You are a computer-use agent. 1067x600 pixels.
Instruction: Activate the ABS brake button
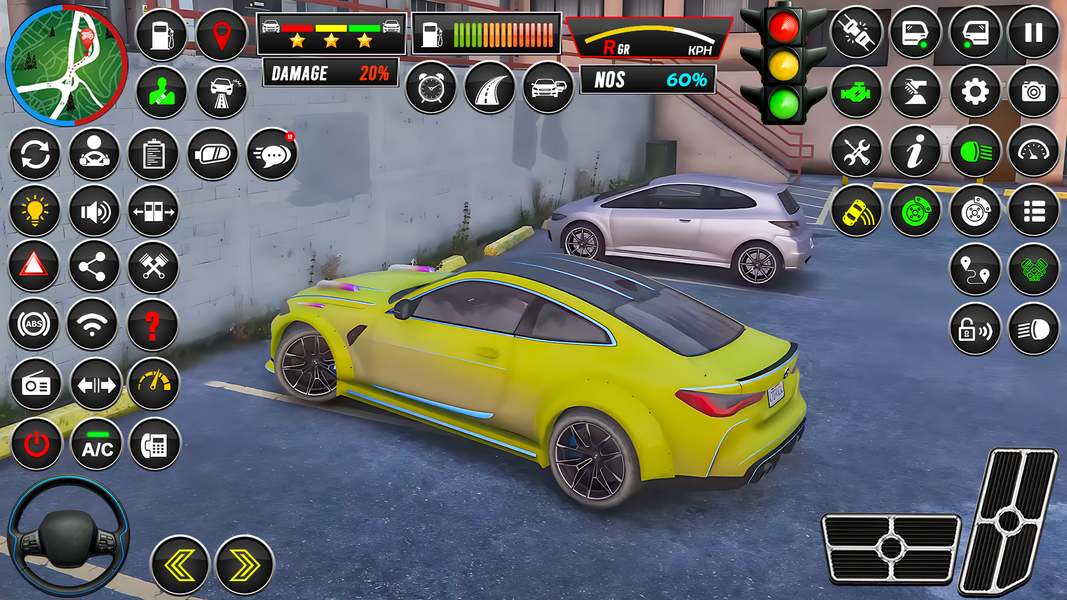click(34, 324)
